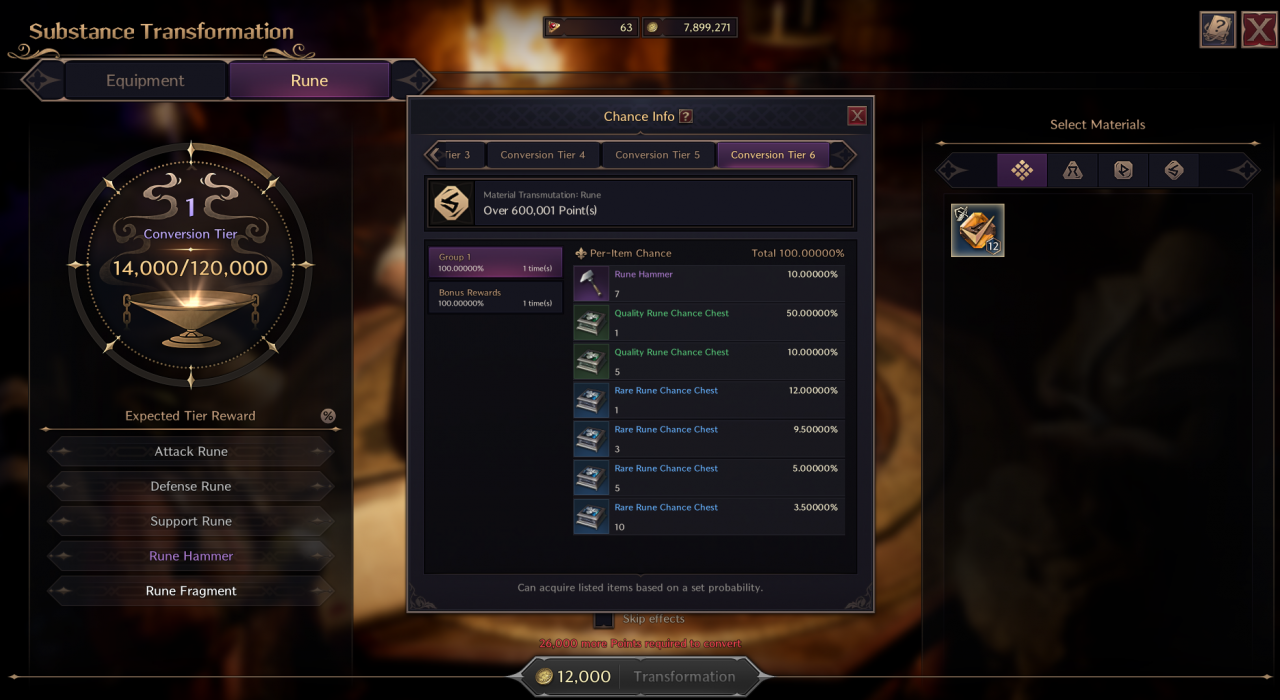This screenshot has height=700, width=1280.
Task: Choose the Rune Hammer expected reward
Action: (x=191, y=556)
